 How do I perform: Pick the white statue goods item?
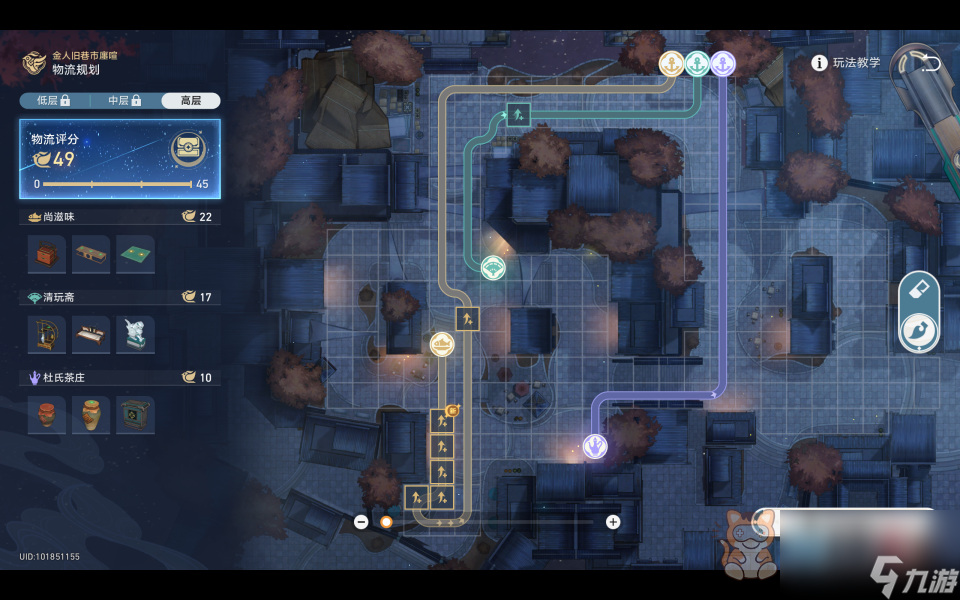(x=135, y=335)
